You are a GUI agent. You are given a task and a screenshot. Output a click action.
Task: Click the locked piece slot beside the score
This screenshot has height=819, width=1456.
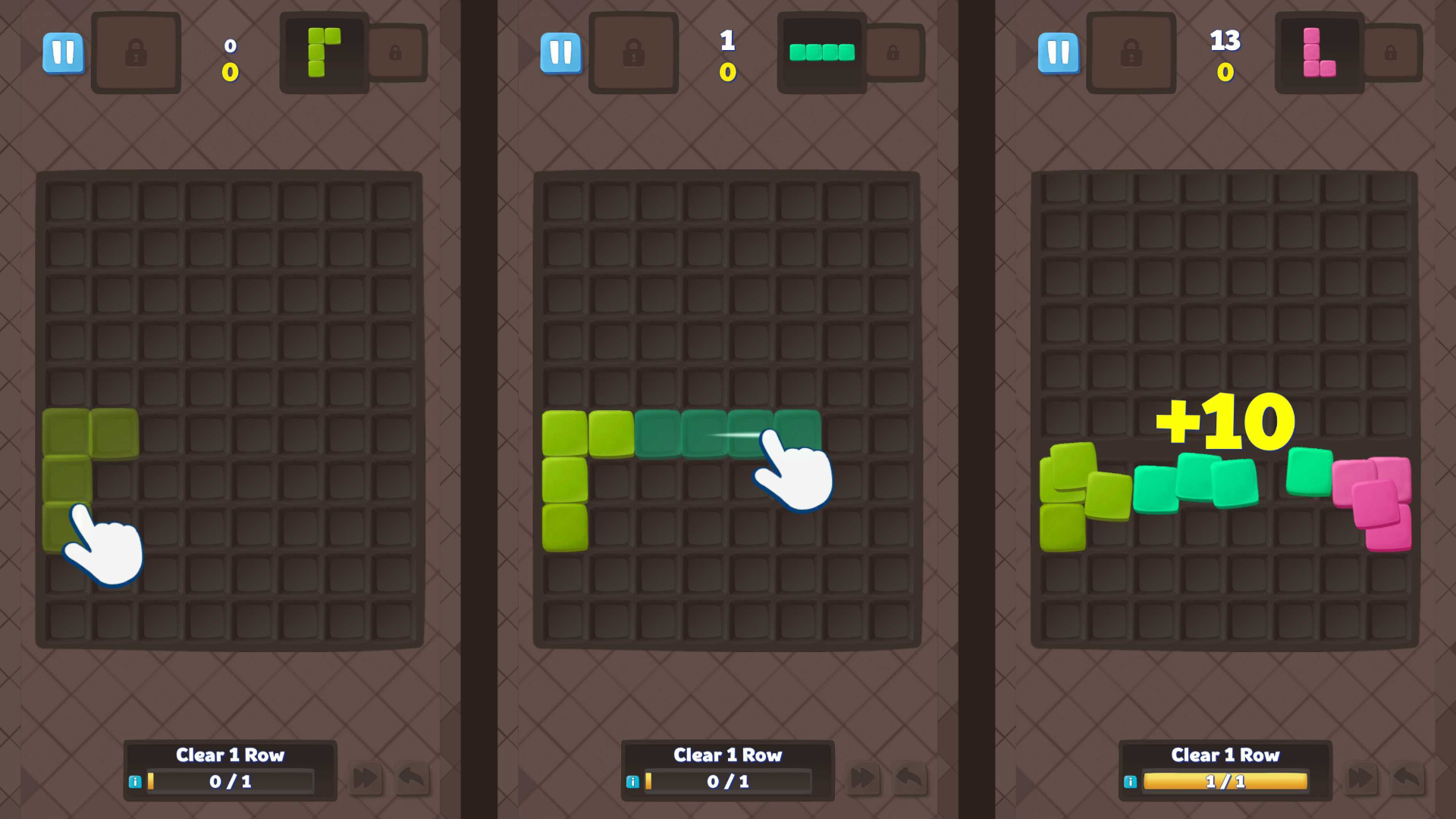click(136, 53)
